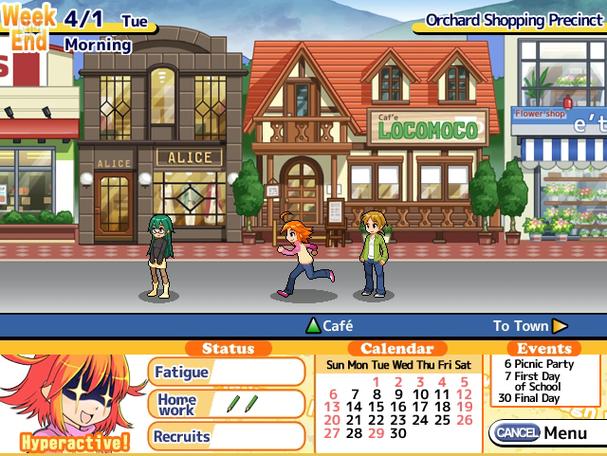This screenshot has height=456, width=607.
Task: Open the Menu with the Cancel button
Action: (x=540, y=433)
